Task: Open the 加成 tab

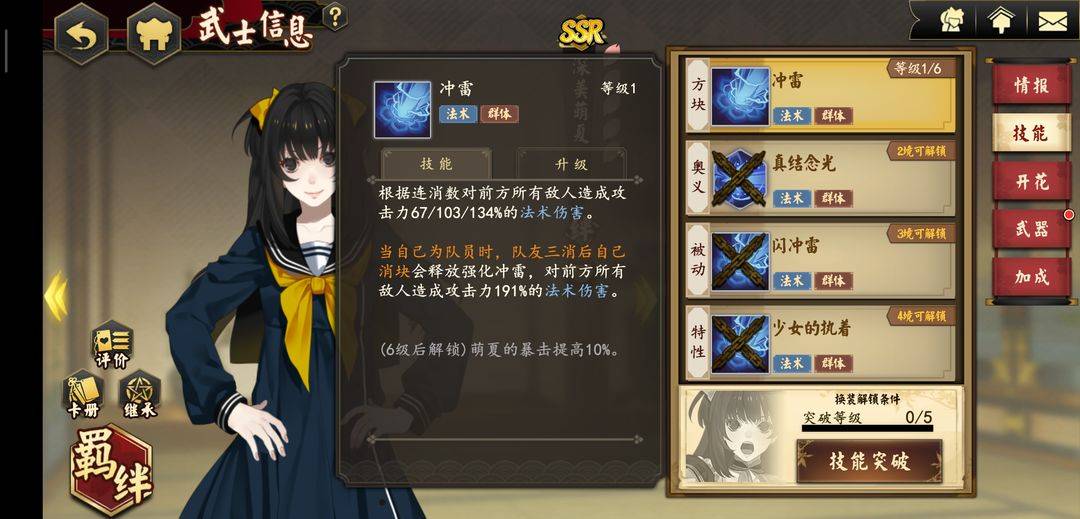Action: tap(1030, 276)
